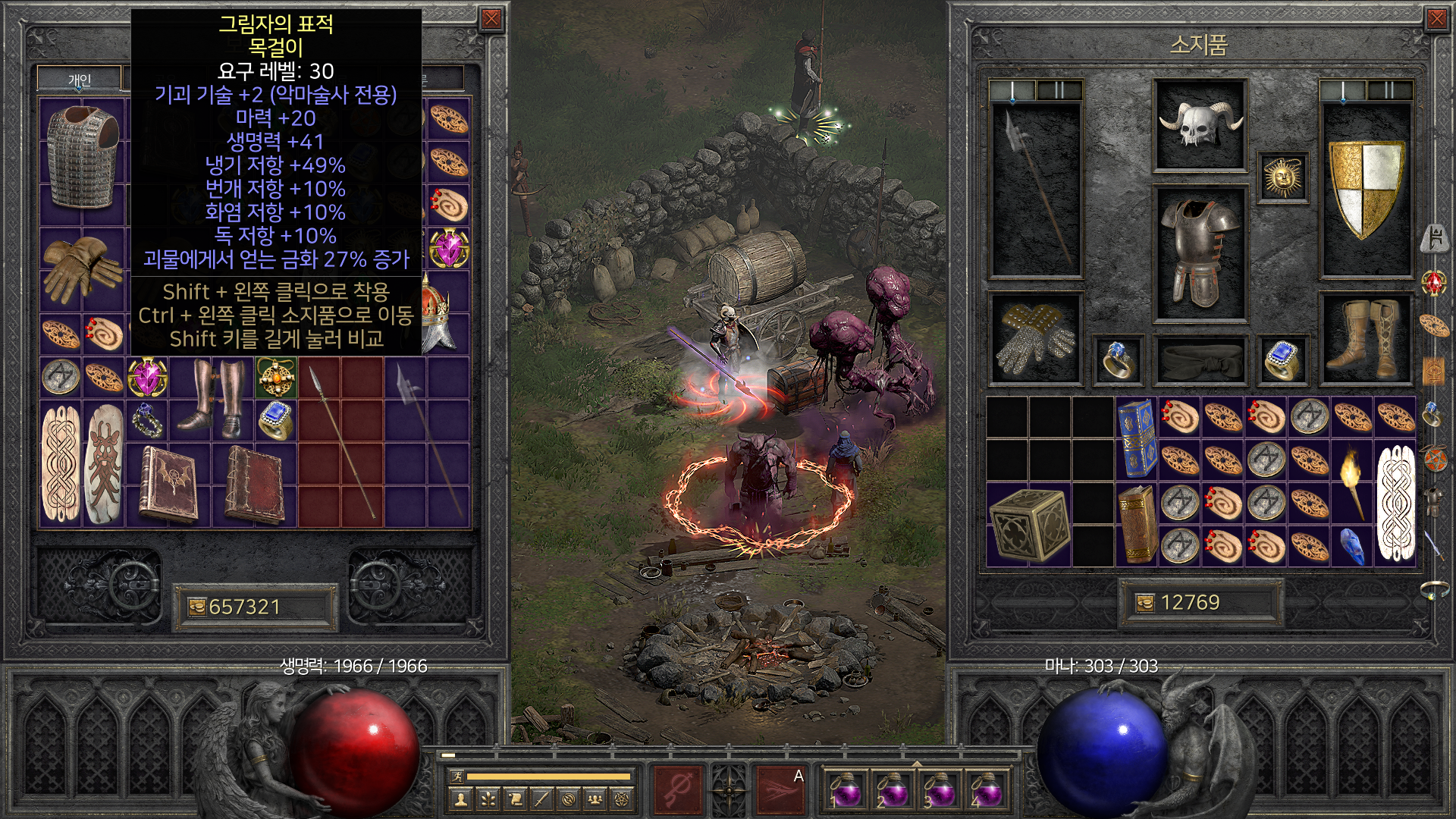Select the equipped sun amulet slot

(x=1282, y=177)
